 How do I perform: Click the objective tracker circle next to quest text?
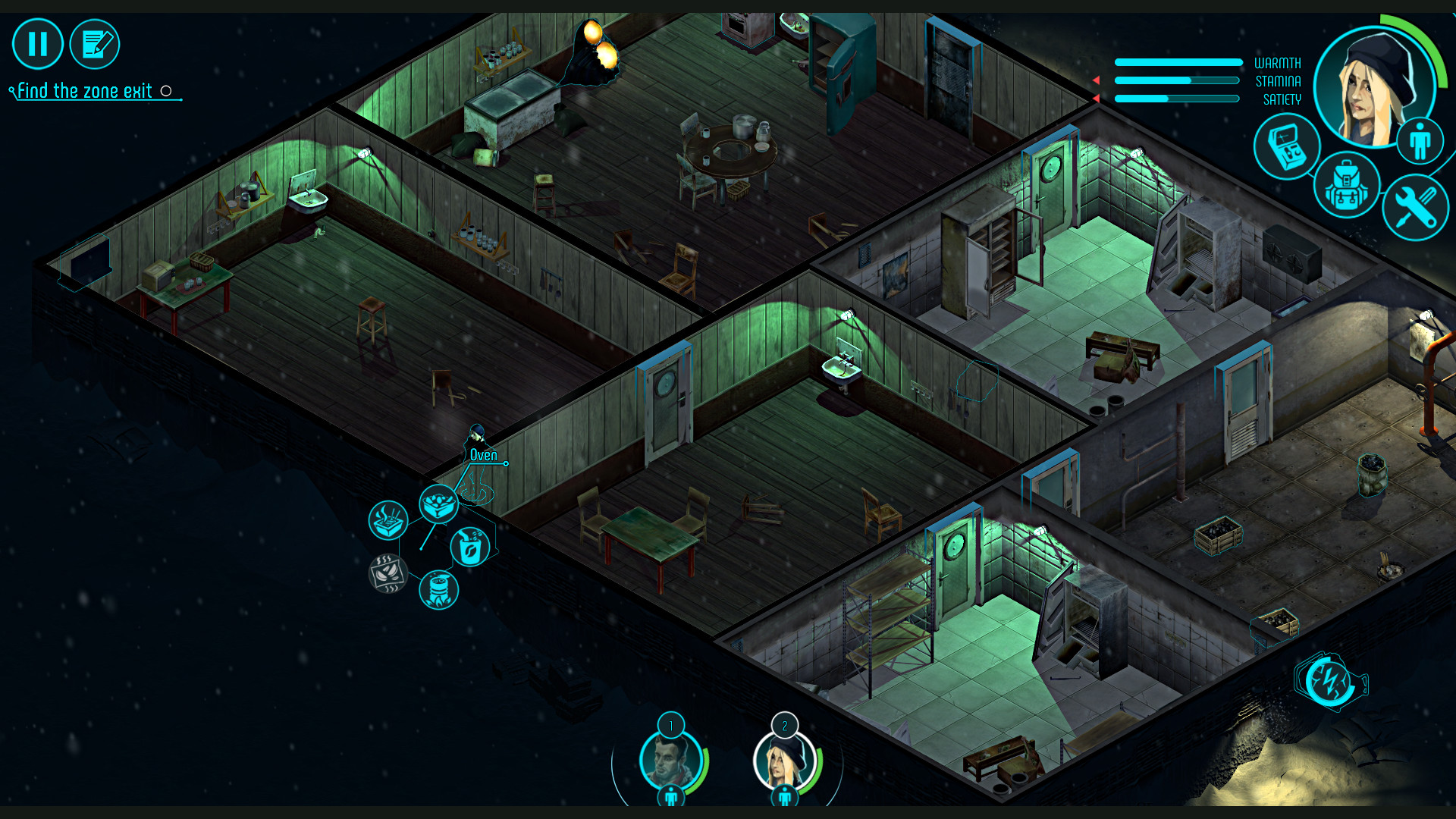[x=166, y=90]
